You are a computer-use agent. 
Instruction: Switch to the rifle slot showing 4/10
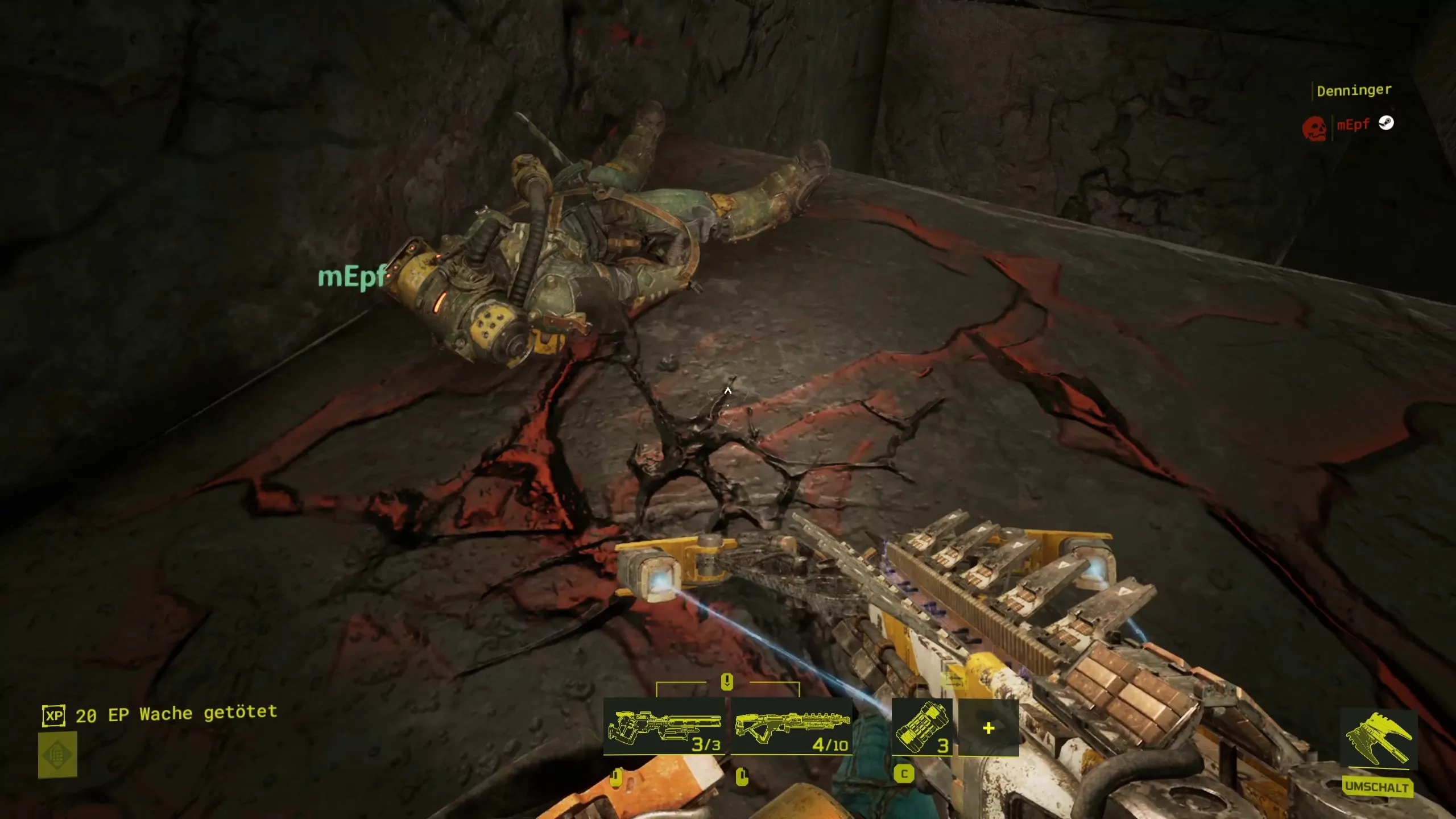(791, 727)
